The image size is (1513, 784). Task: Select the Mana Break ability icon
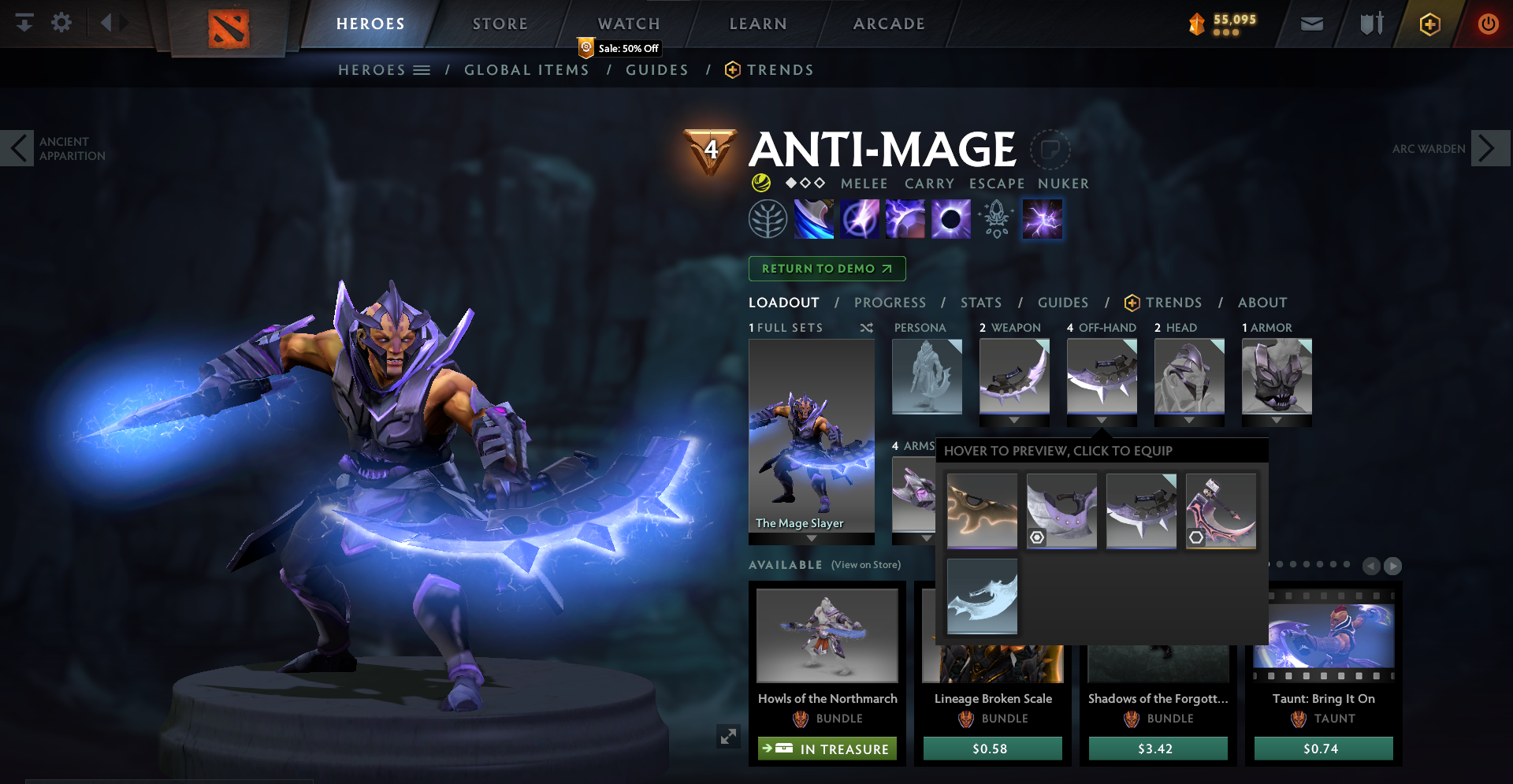pyautogui.click(x=812, y=218)
